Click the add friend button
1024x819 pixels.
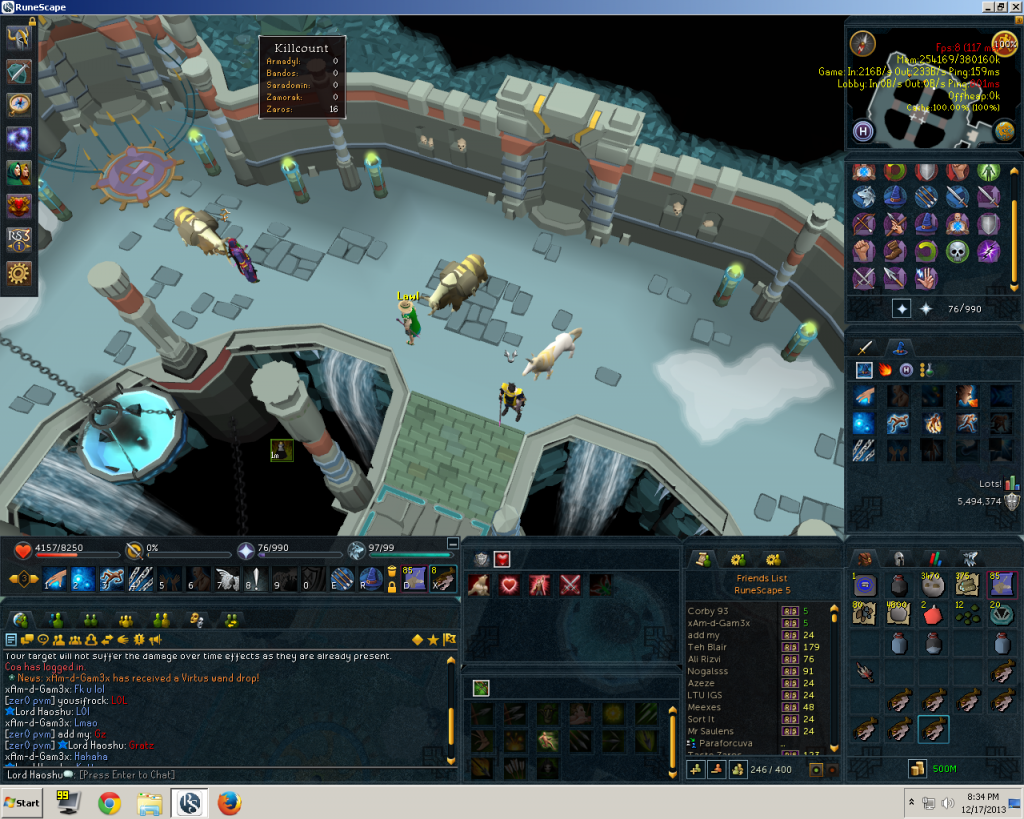click(695, 769)
